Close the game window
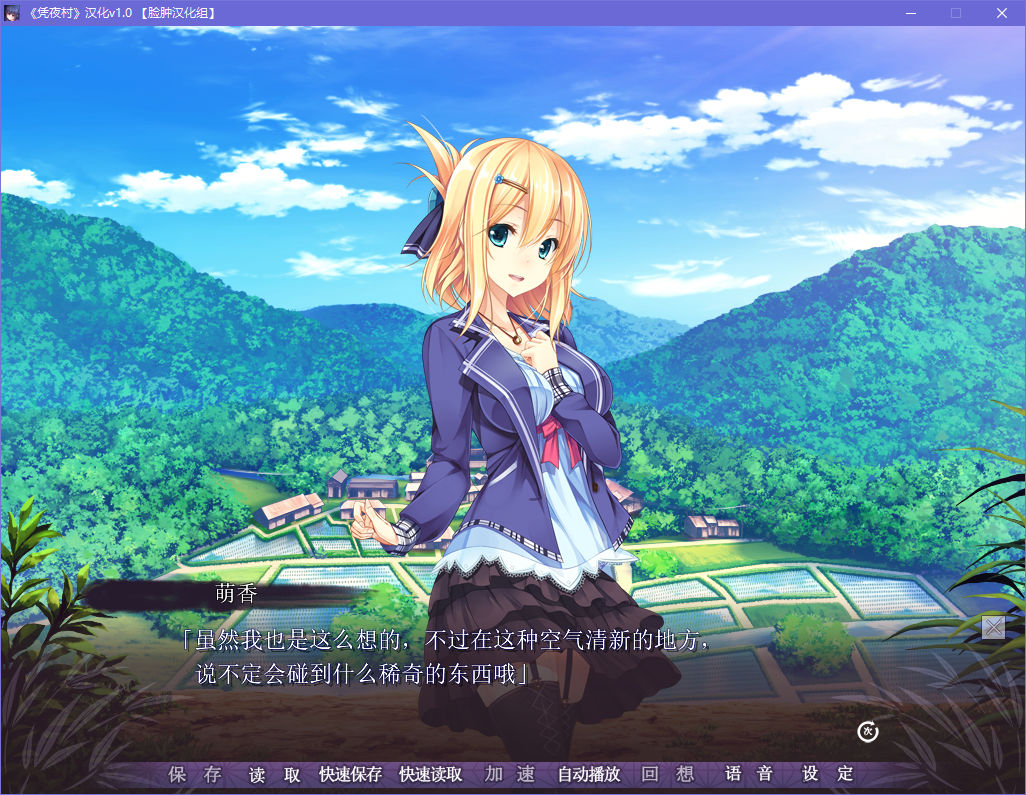1026x795 pixels. click(x=1002, y=13)
